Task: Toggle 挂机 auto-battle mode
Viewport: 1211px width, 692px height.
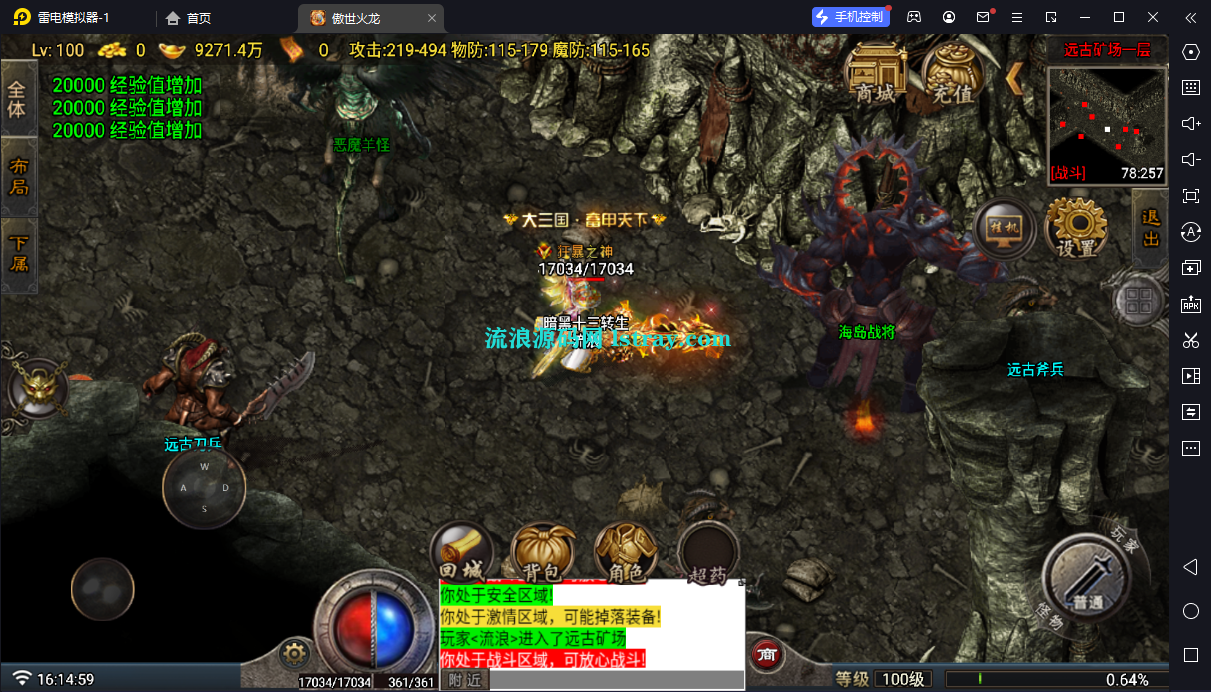Action: pos(1003,229)
